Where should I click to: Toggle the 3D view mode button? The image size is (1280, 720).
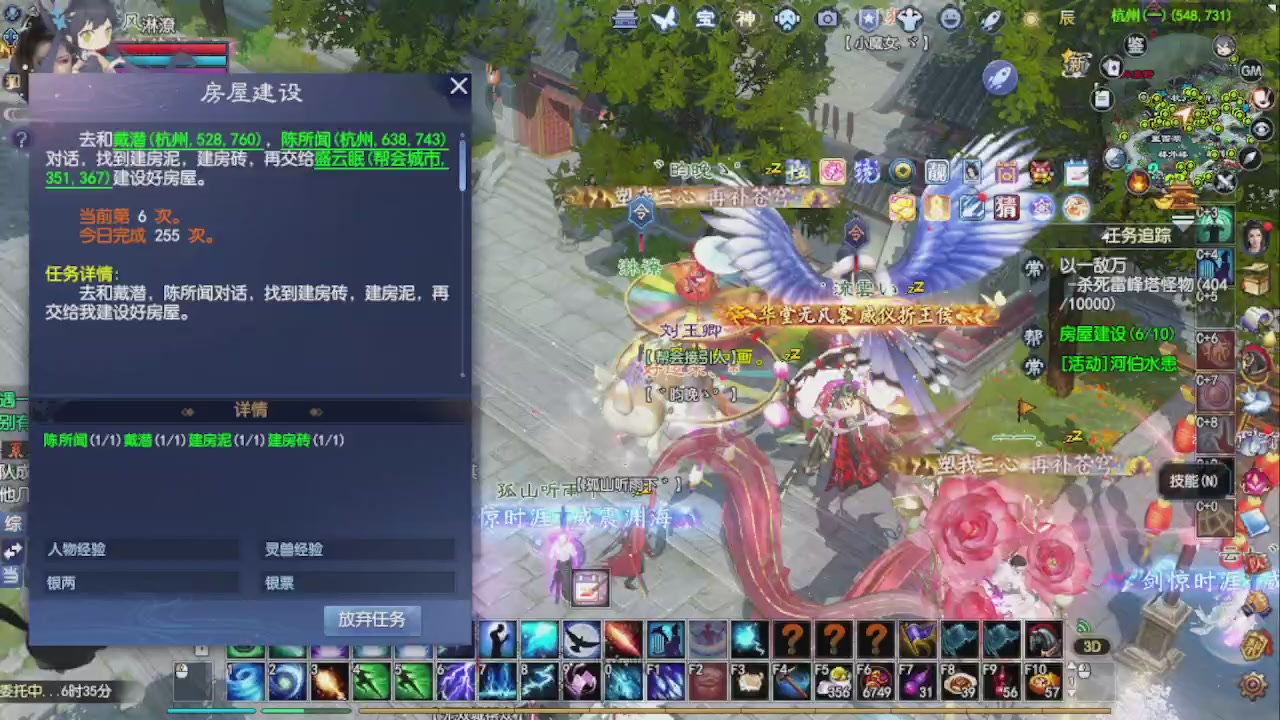(x=1092, y=646)
